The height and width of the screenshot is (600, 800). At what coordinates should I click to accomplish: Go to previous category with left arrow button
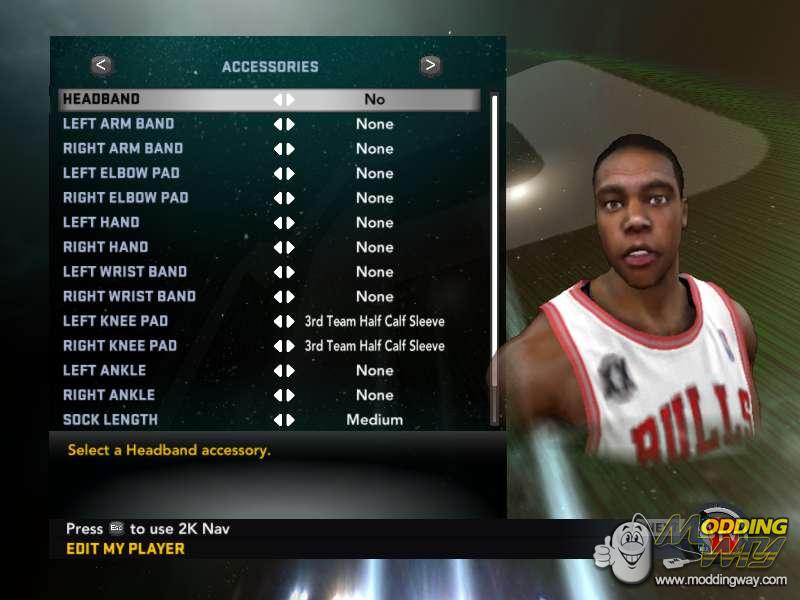click(101, 66)
